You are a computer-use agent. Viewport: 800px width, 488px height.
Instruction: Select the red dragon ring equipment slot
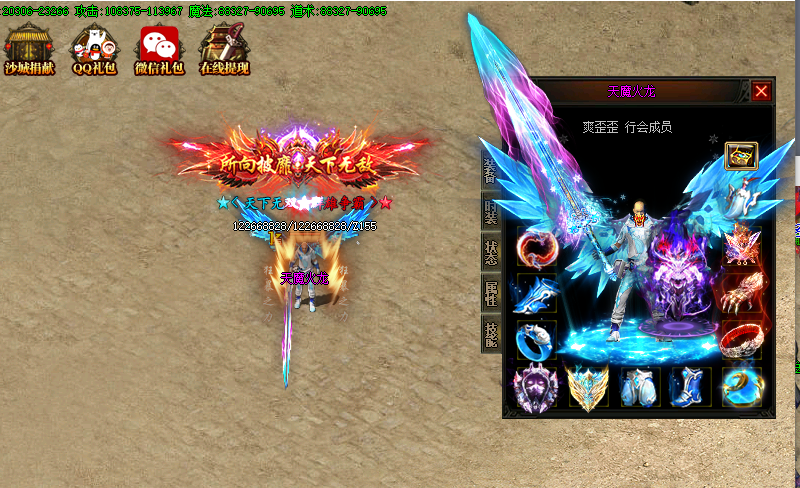coord(534,247)
